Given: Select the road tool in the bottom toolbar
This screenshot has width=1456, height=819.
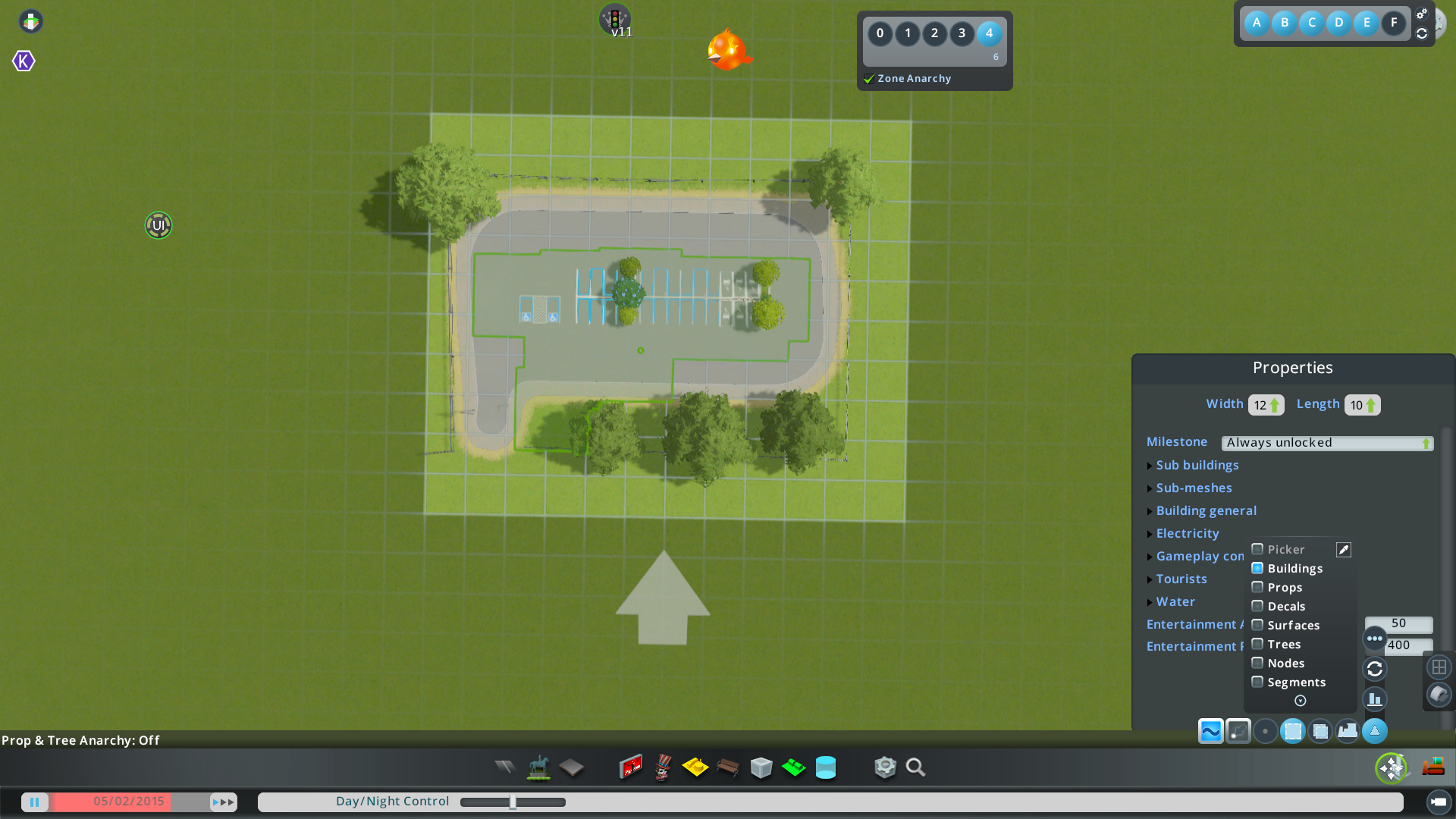Looking at the screenshot, I should point(504,767).
